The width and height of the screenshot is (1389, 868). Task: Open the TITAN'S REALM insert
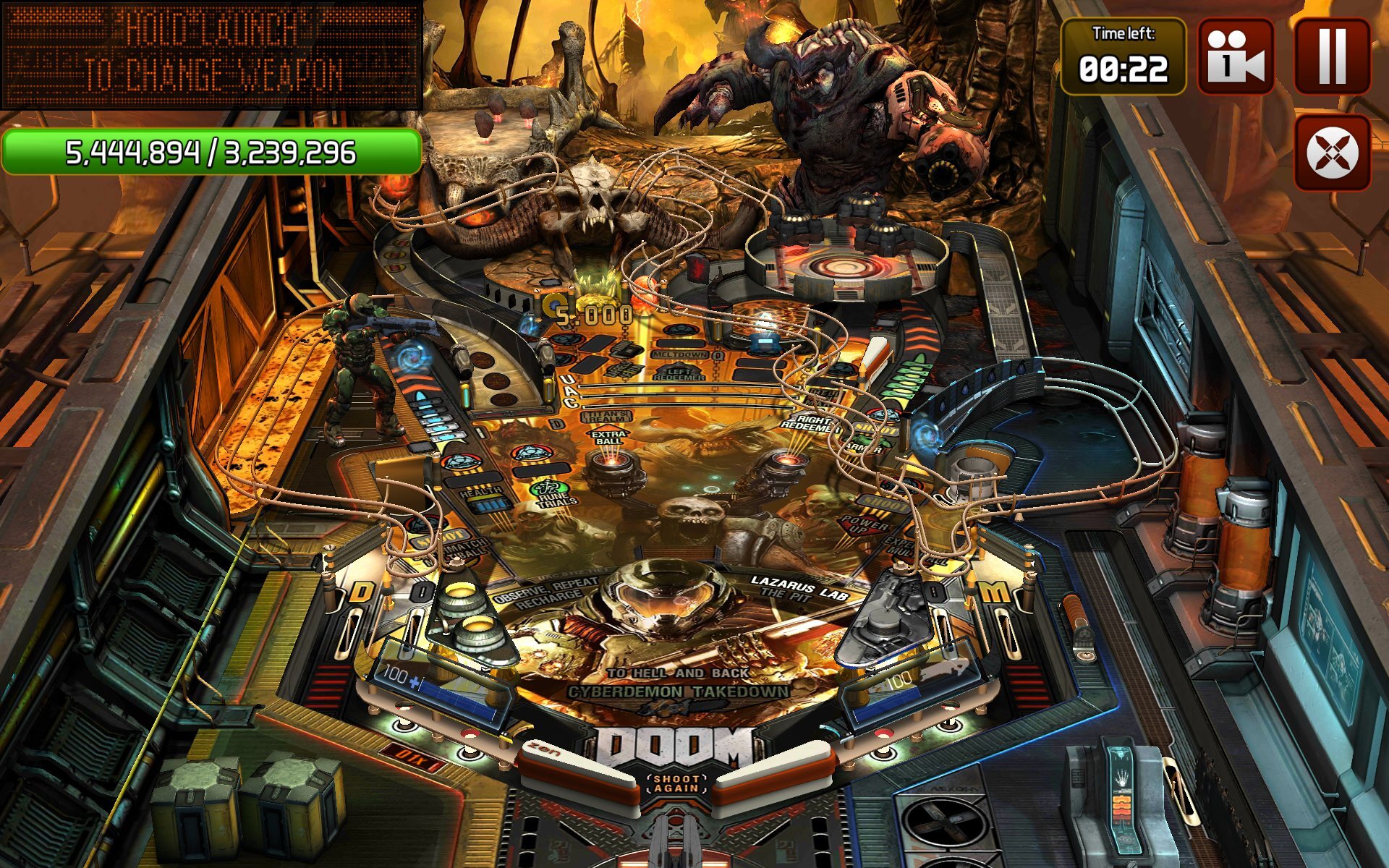click(x=606, y=416)
